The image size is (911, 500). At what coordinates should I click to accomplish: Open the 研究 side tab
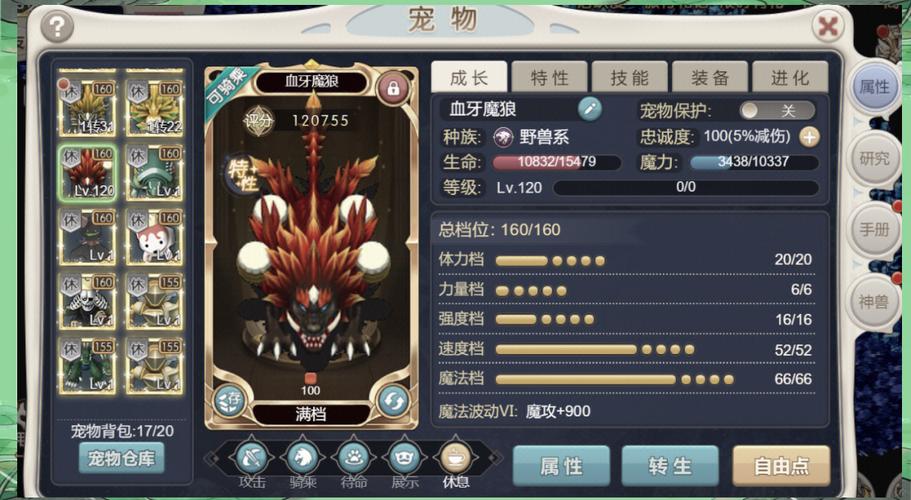coord(873,158)
